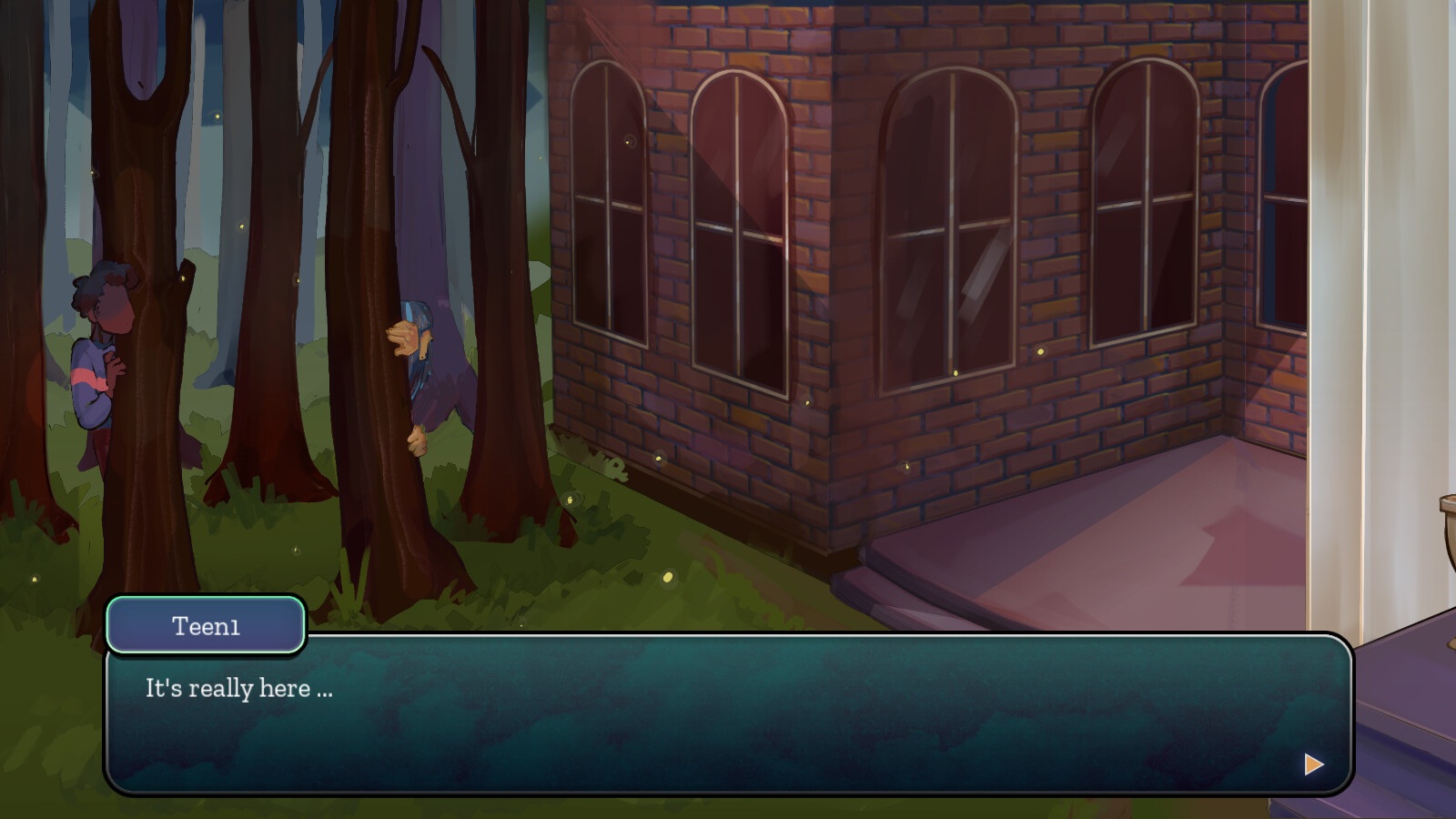Image resolution: width=1456 pixels, height=819 pixels.
Task: Click the tallest arched window on the right wall
Action: (x=946, y=227)
